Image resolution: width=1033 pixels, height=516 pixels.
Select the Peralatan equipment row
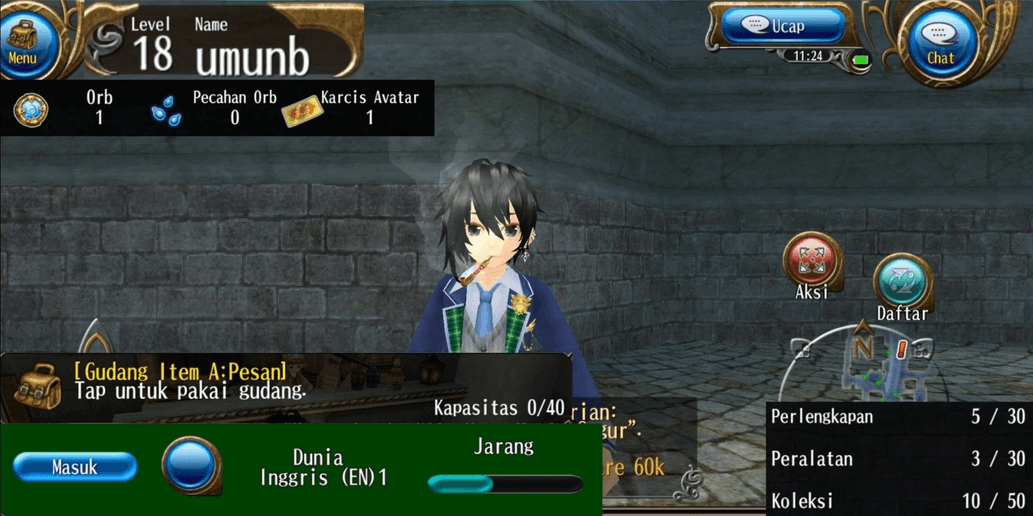click(897, 459)
